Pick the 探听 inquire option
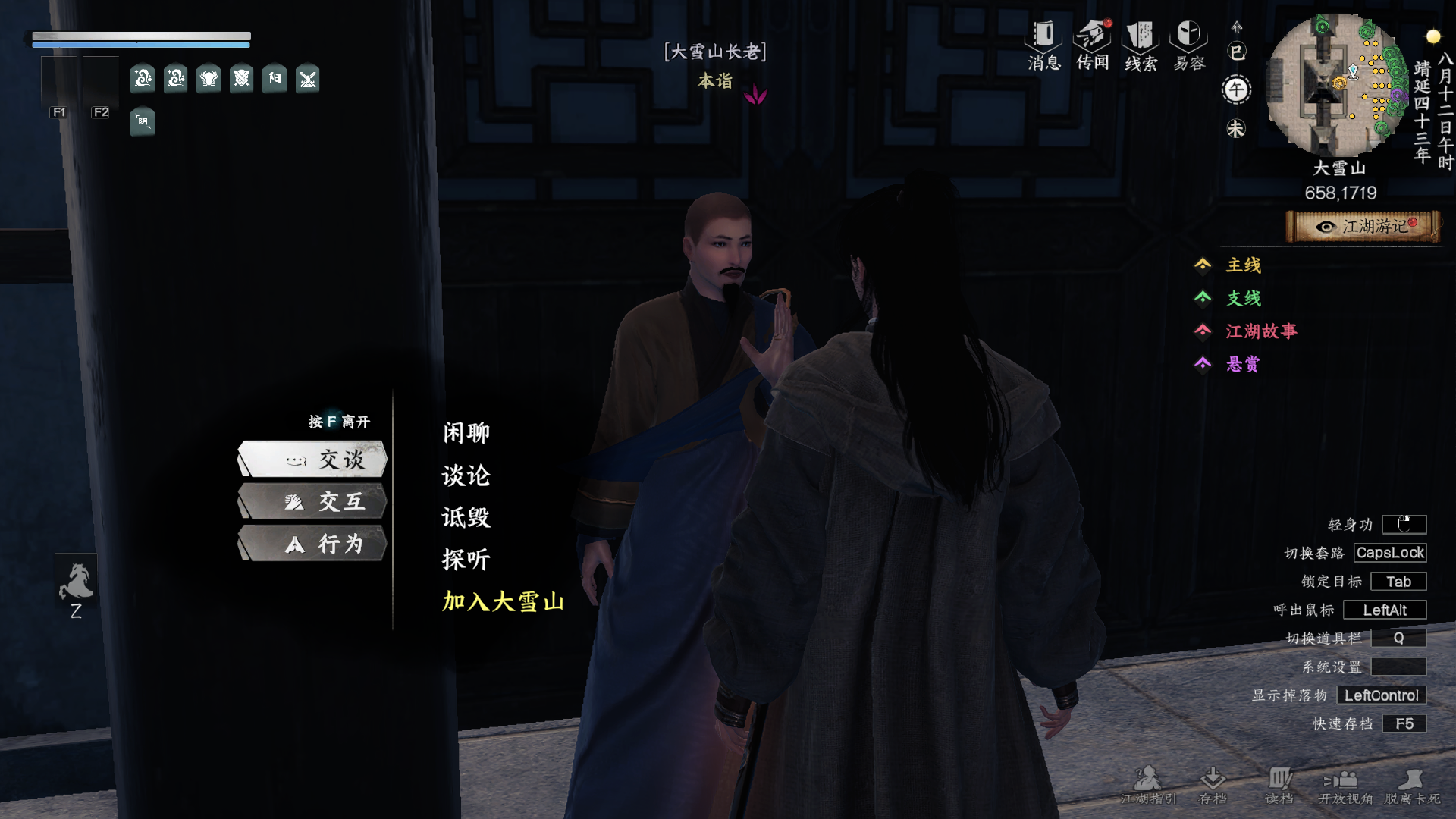The image size is (1456, 819). 466,560
